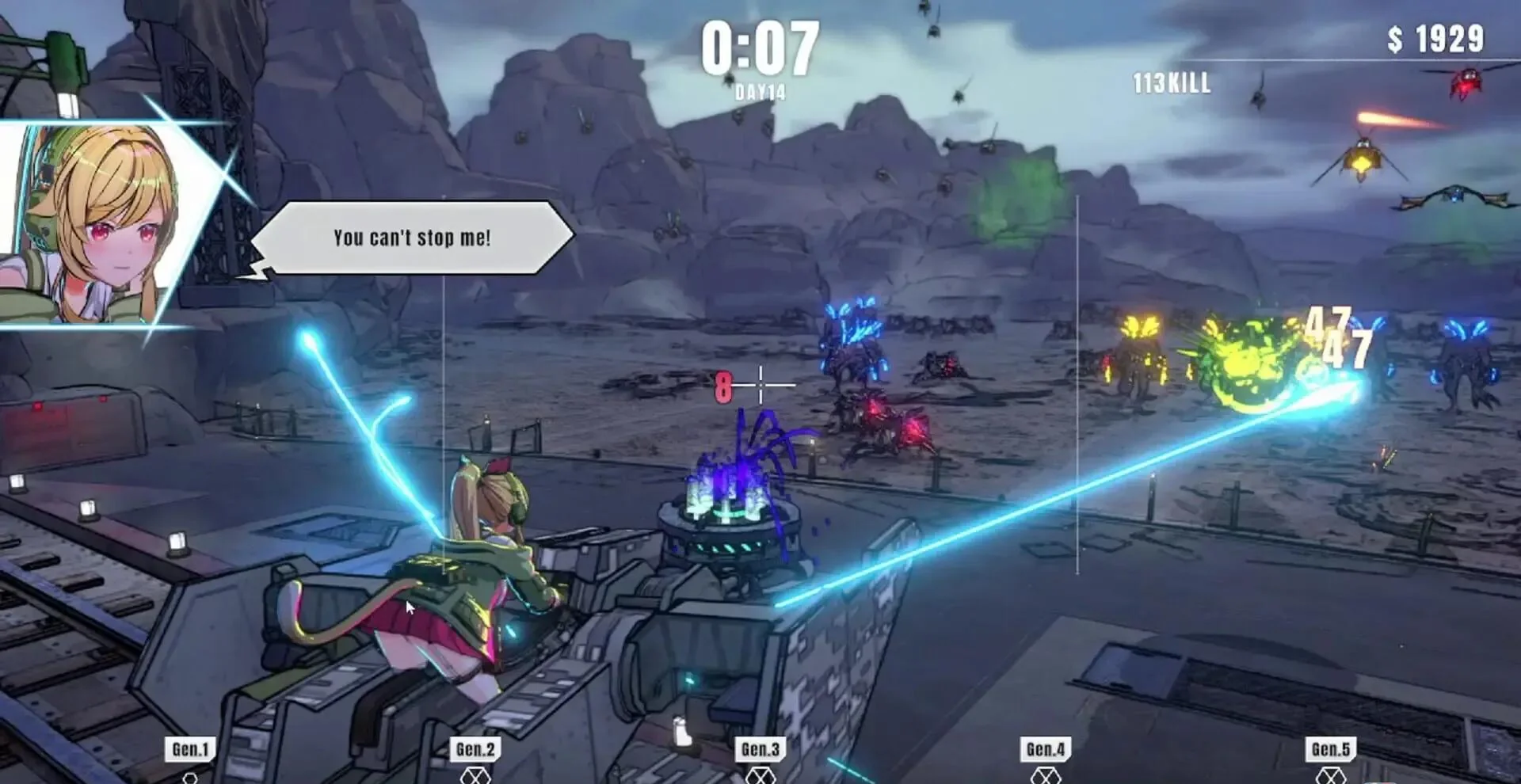1521x784 pixels.
Task: Select the Gen.5 generator label
Action: tap(1331, 749)
